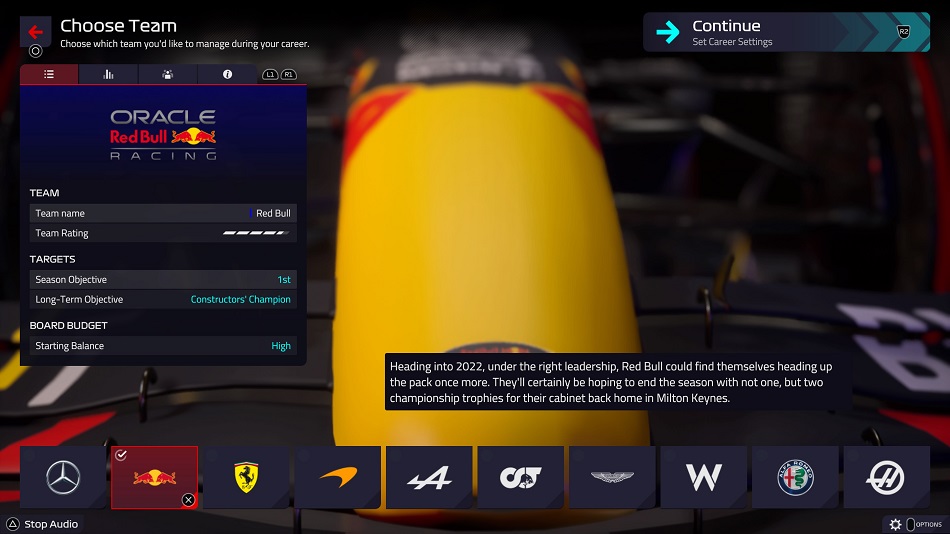Open the bar chart statistics tab
Viewport: 950px width, 534px height.
(x=108, y=75)
